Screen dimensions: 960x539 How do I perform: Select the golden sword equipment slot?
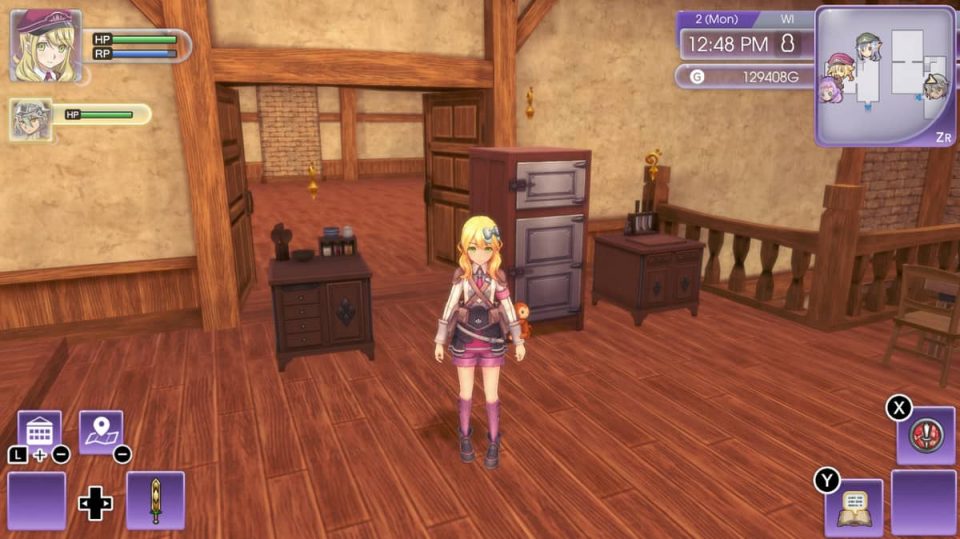tap(155, 500)
